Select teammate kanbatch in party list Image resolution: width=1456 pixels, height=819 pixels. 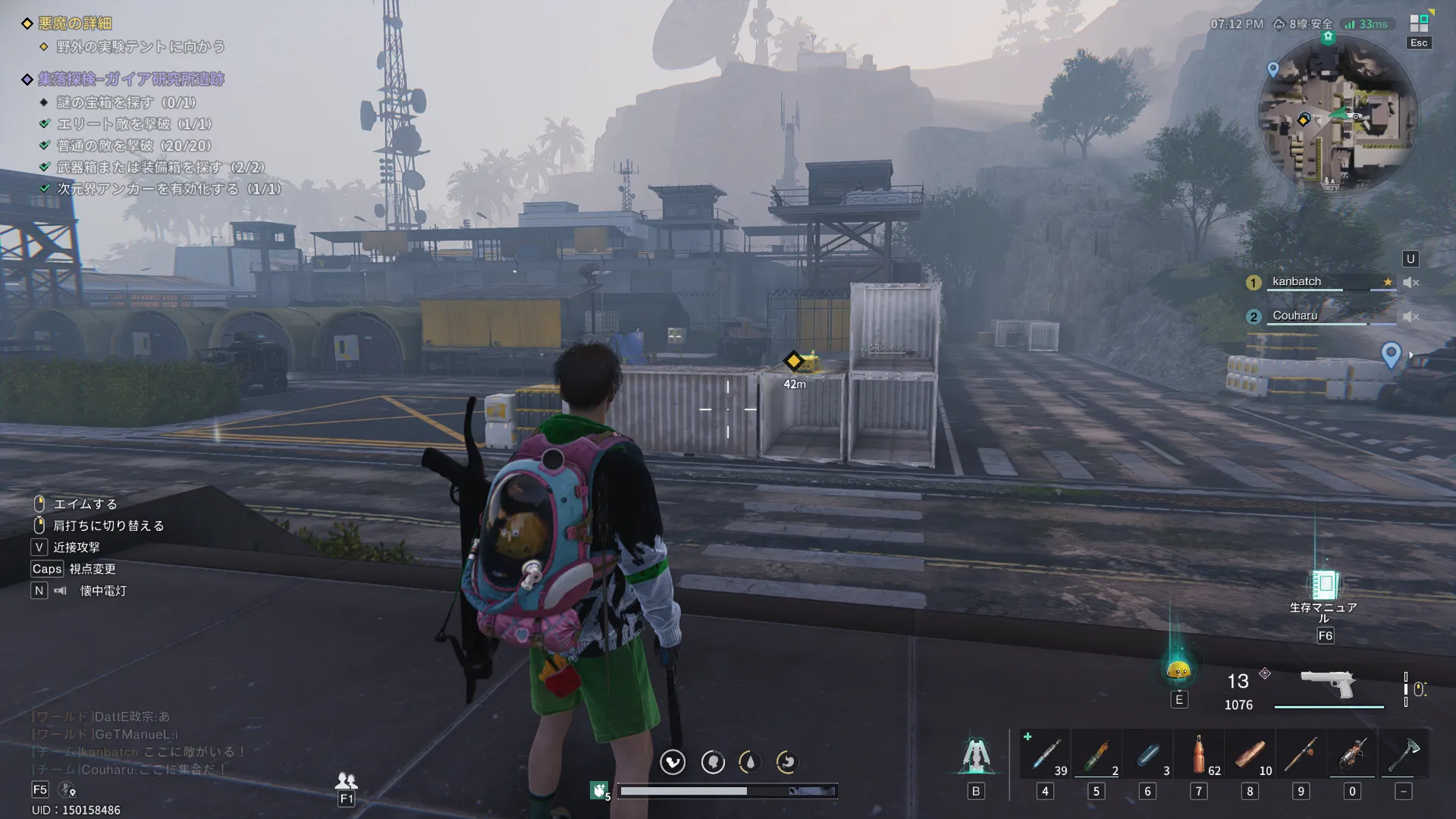tap(1297, 281)
